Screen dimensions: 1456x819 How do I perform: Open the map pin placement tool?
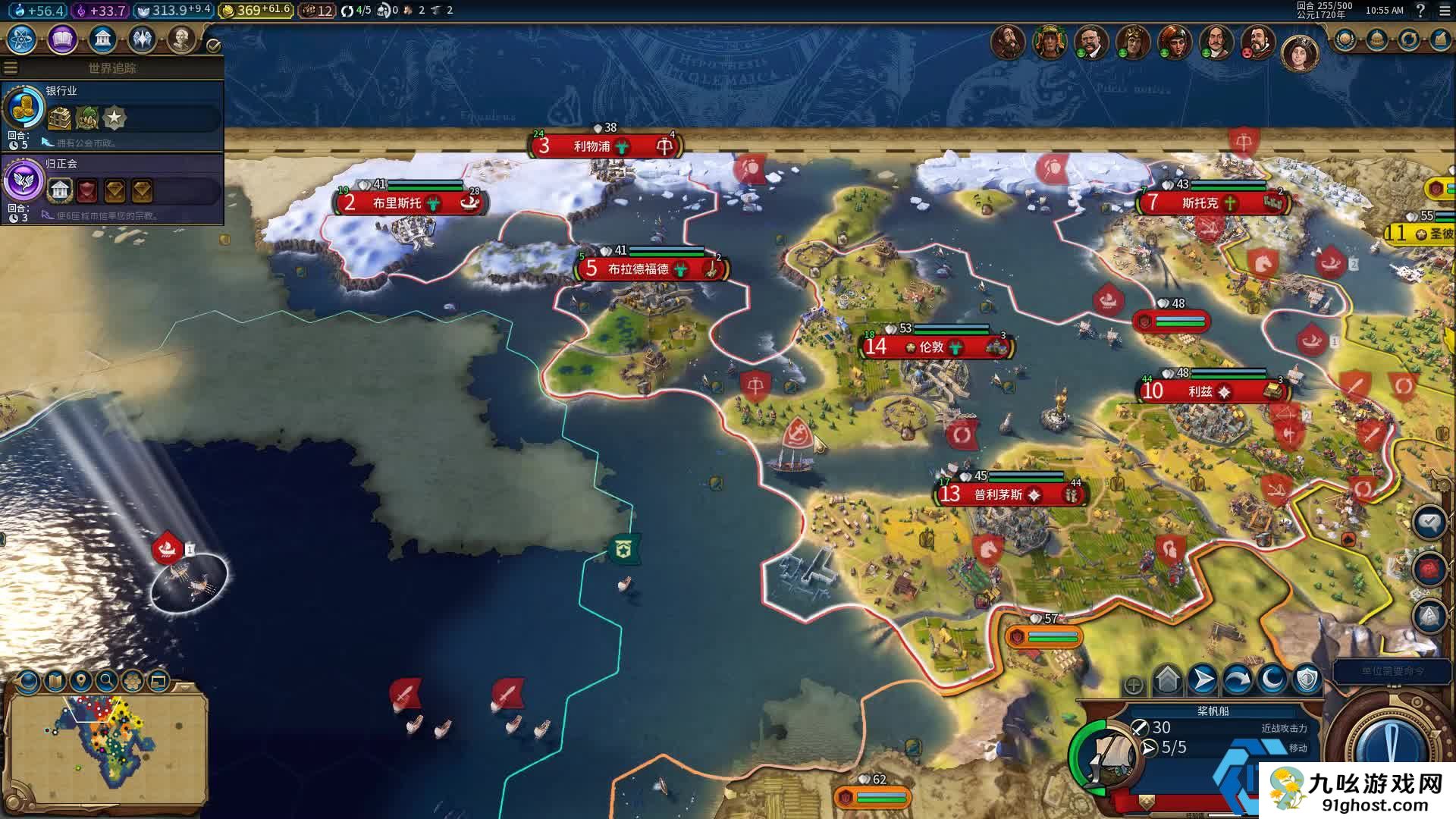80,681
